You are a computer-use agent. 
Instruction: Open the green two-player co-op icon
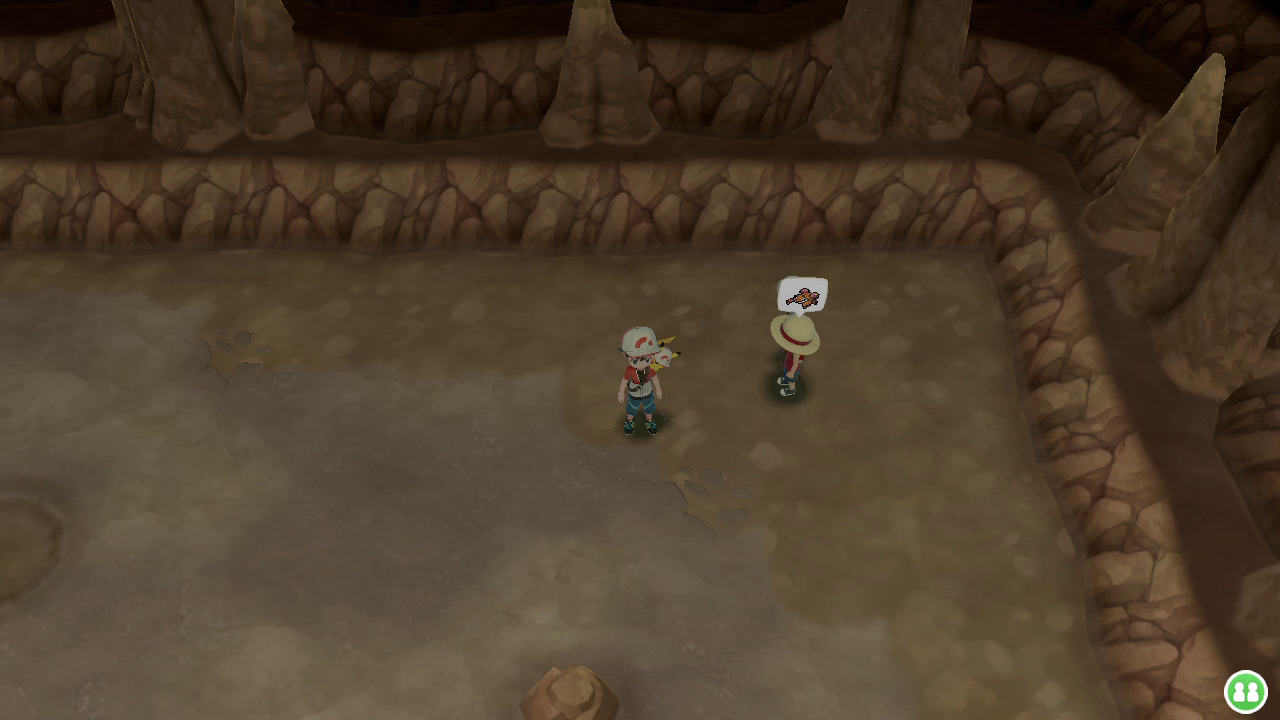(x=1245, y=691)
